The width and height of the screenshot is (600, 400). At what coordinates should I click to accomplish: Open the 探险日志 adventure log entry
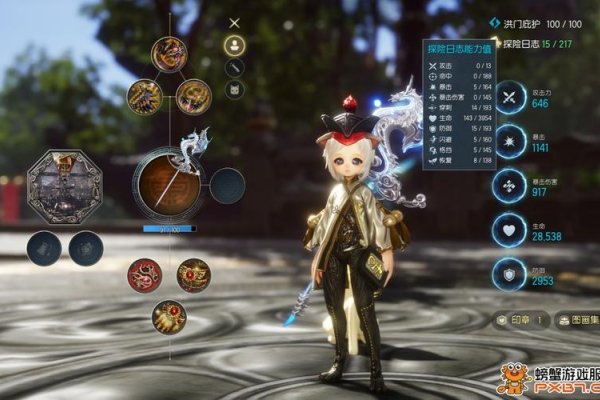pyautogui.click(x=536, y=44)
